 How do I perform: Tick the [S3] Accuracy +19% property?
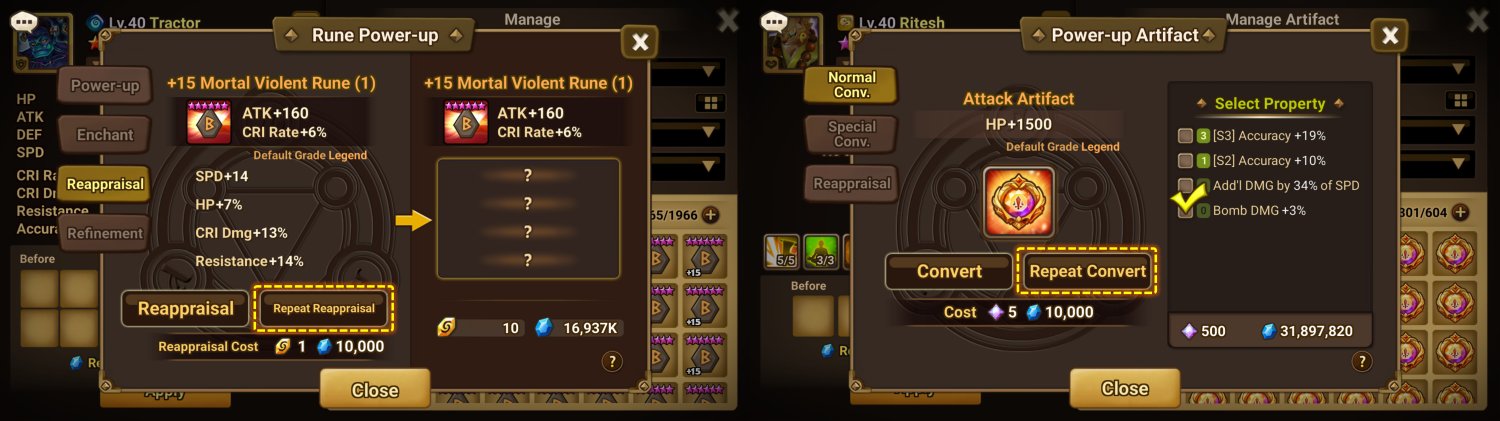pos(1185,136)
